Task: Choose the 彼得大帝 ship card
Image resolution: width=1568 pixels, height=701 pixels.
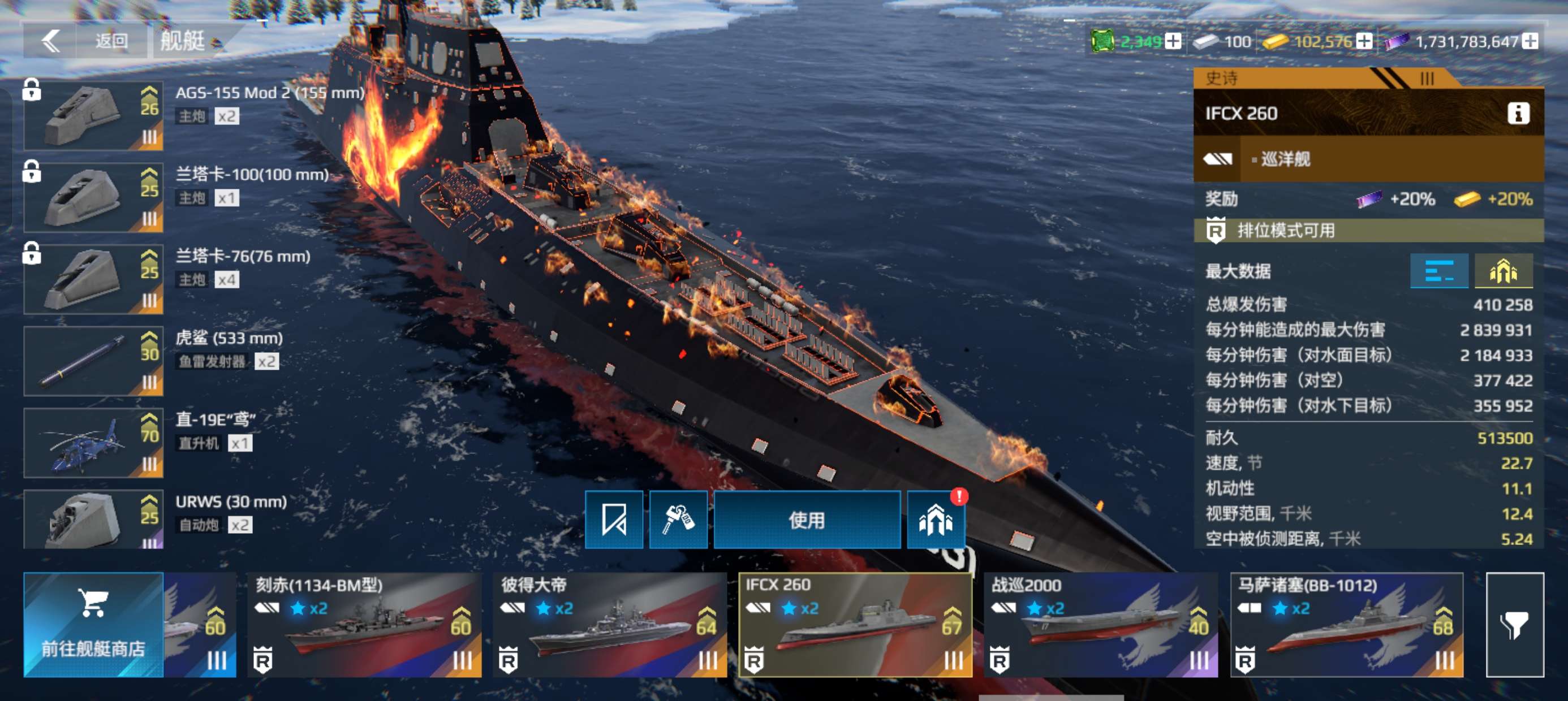Action: [x=609, y=625]
